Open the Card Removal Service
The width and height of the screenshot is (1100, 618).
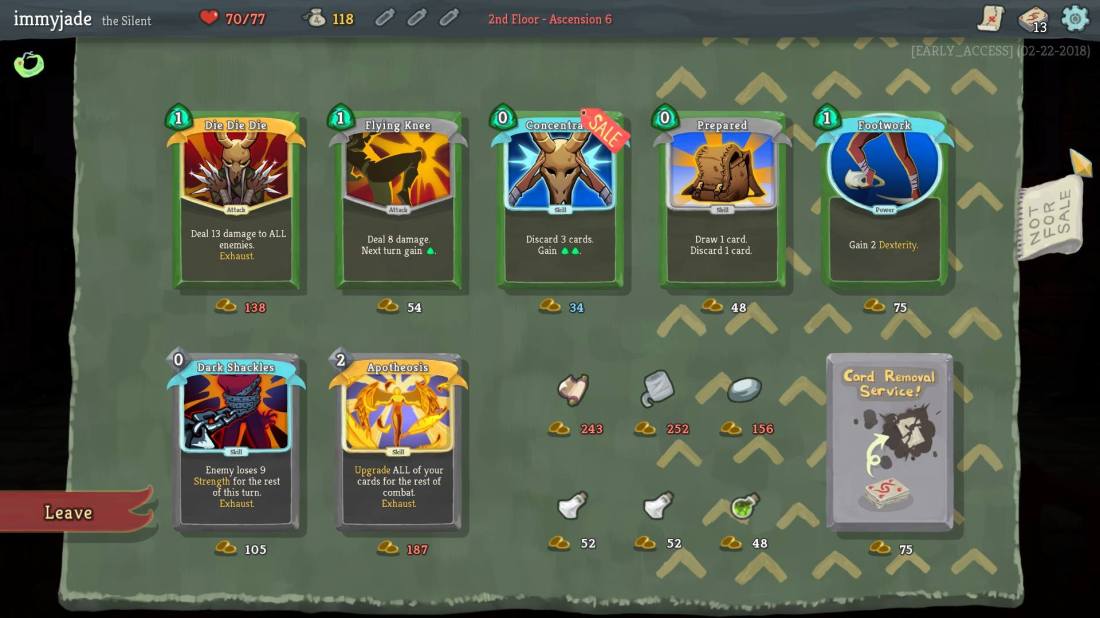click(889, 440)
